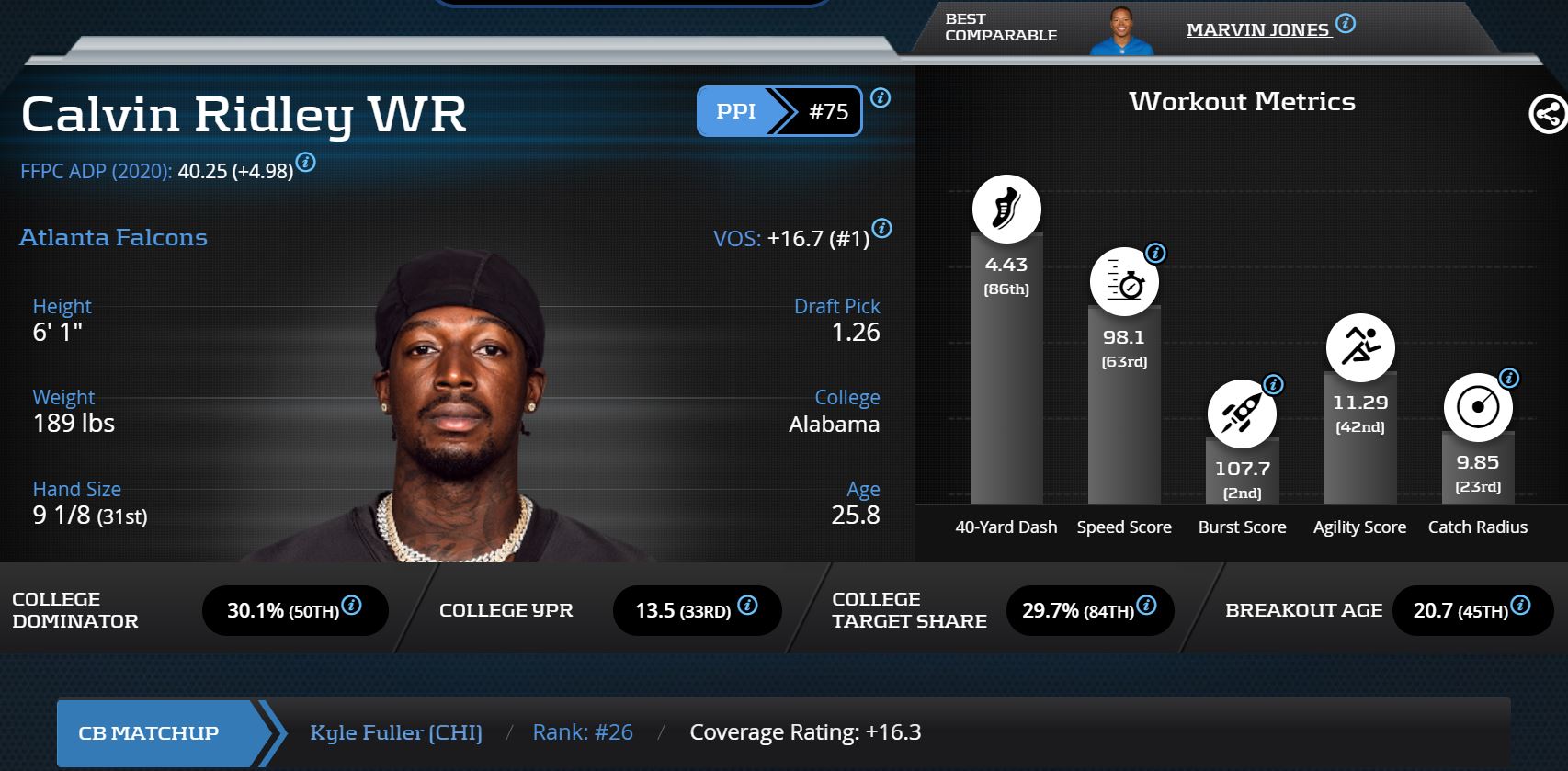1568x771 pixels.
Task: Show Speed Score info tooltip icon
Action: click(1155, 253)
